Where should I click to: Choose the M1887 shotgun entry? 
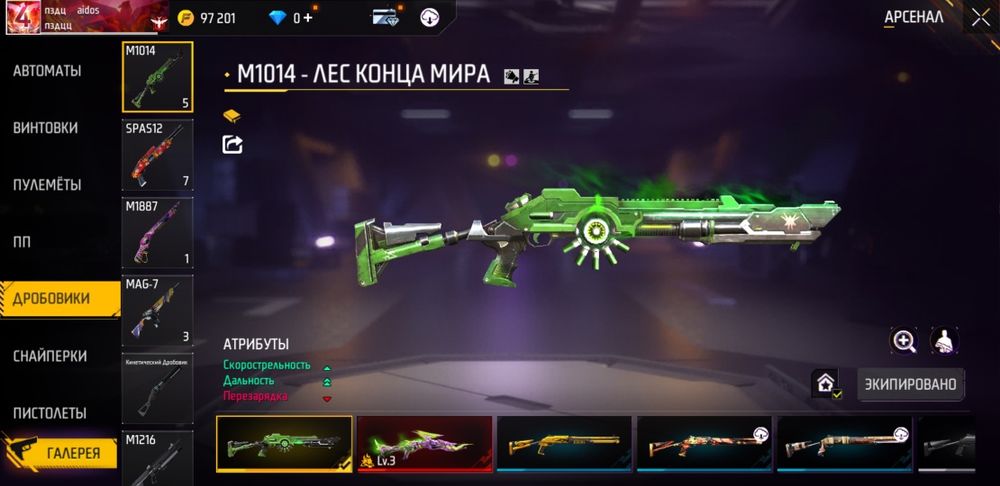(157, 232)
